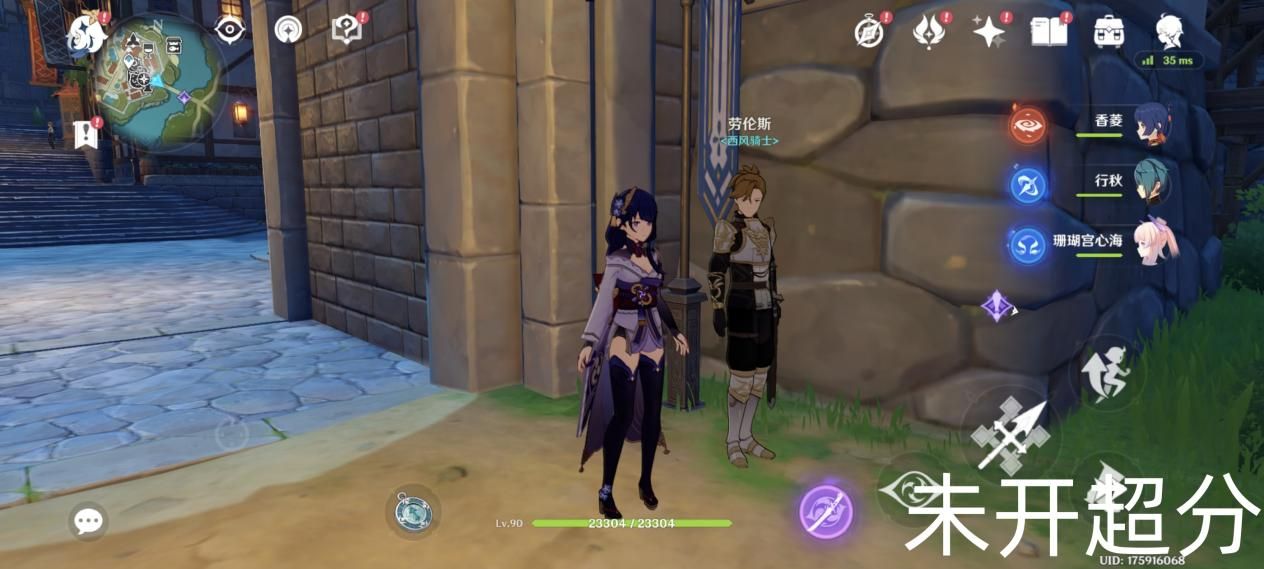Activate the purple elemental burst button

pyautogui.click(x=827, y=510)
